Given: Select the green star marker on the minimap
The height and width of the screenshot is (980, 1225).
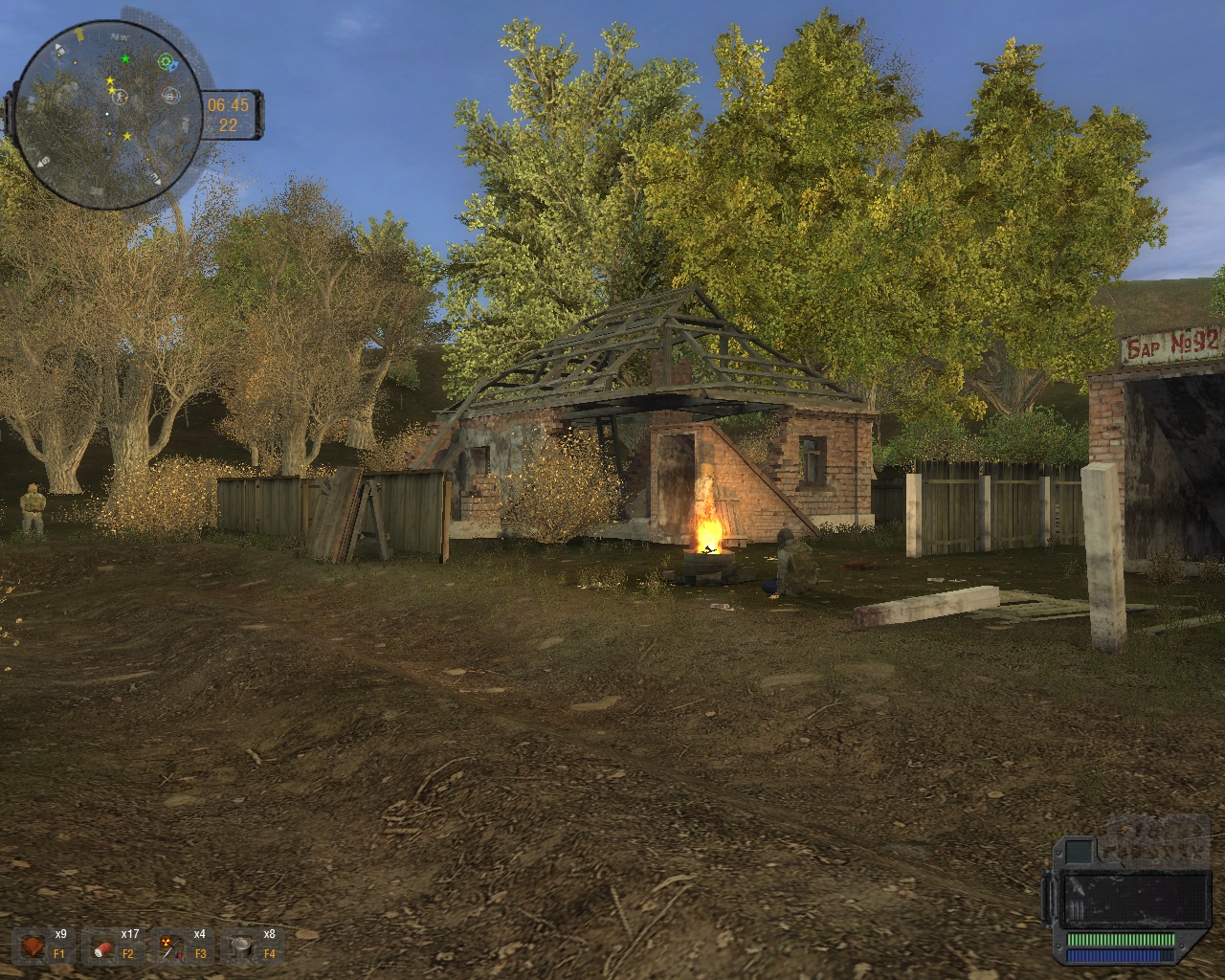Looking at the screenshot, I should pos(125,58).
